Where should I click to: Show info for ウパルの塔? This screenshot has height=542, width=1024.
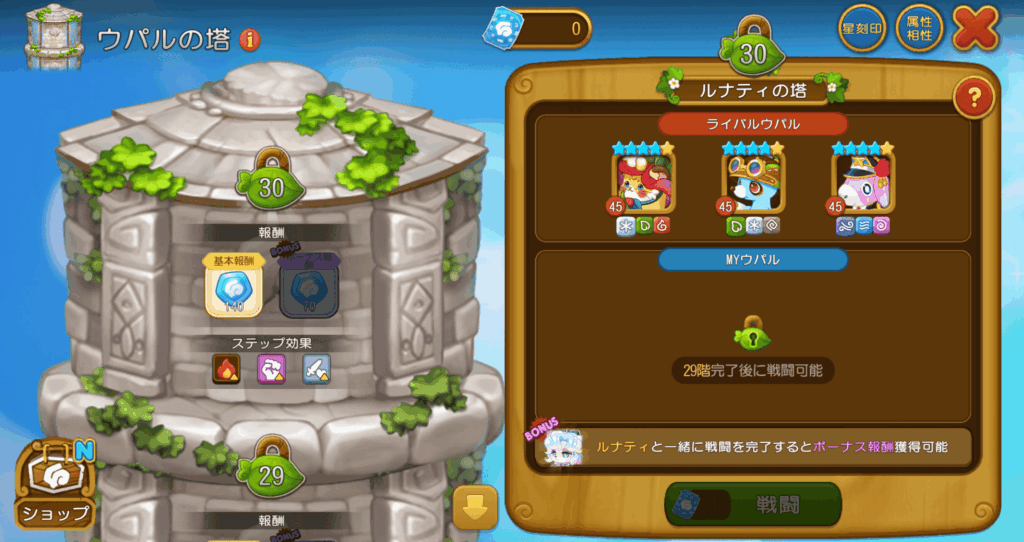(249, 40)
